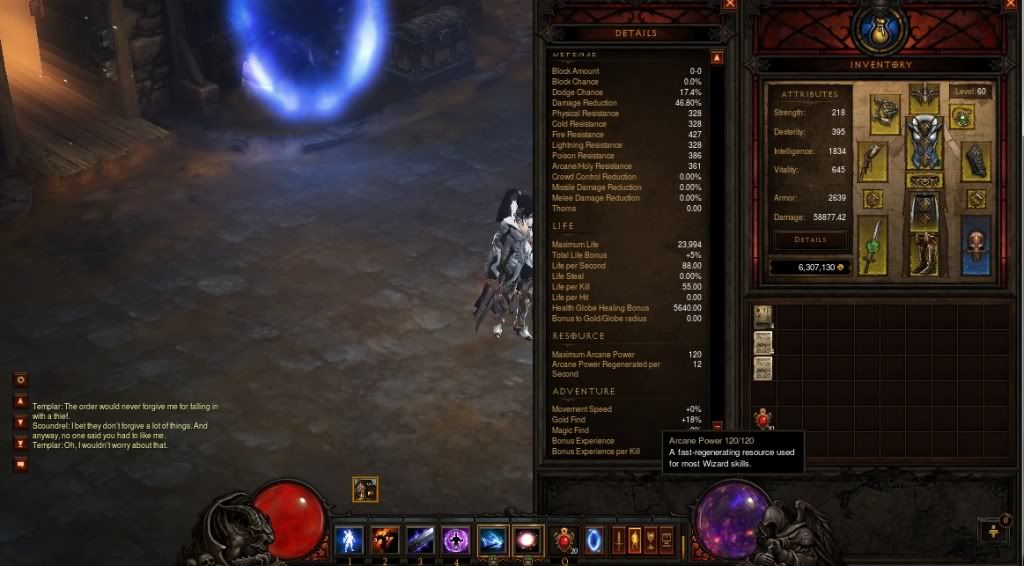Select the equipped amulet slot

coord(962,117)
